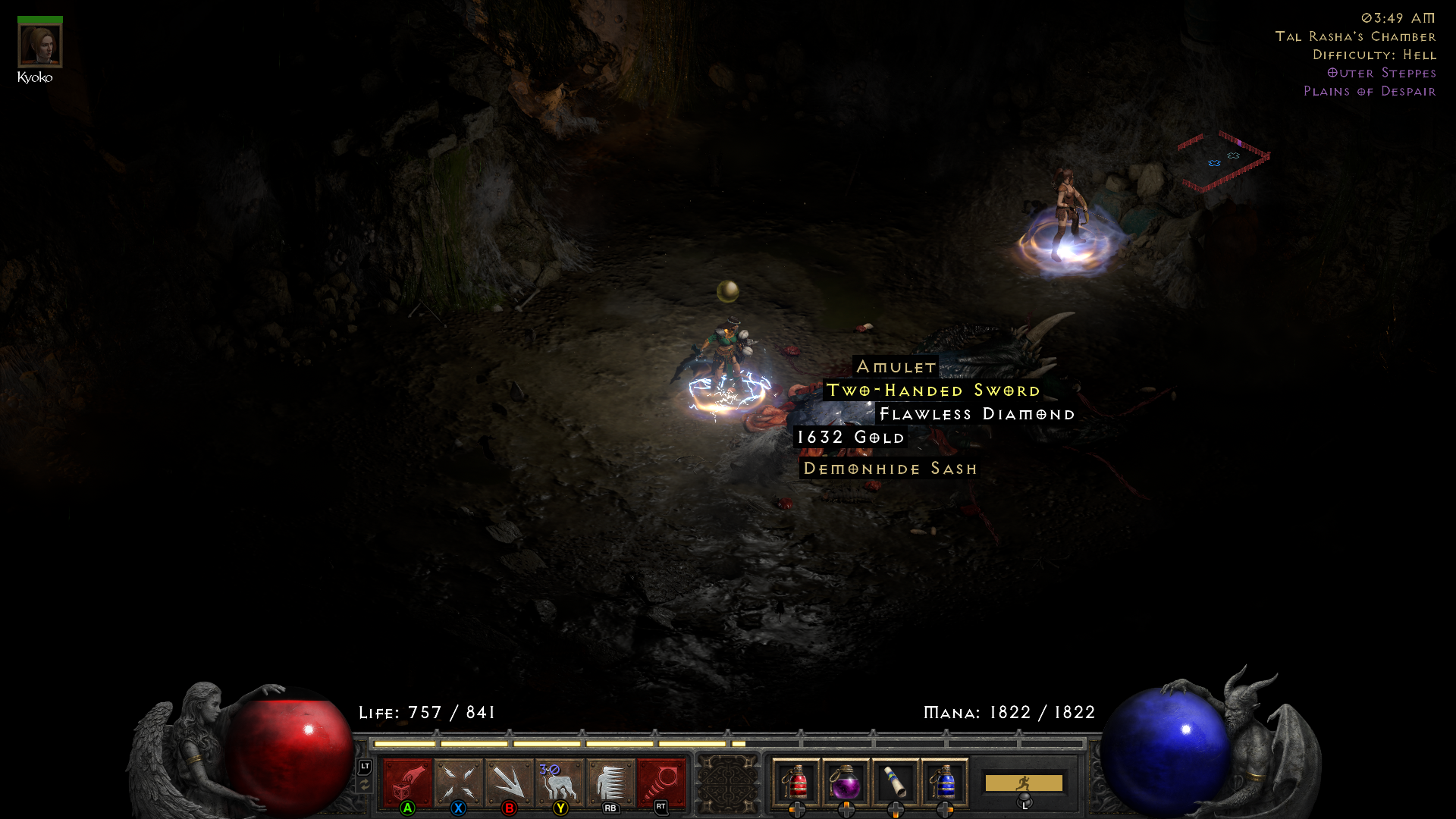Click Kyoko's character portrait
The width and height of the screenshot is (1456, 819).
39,44
